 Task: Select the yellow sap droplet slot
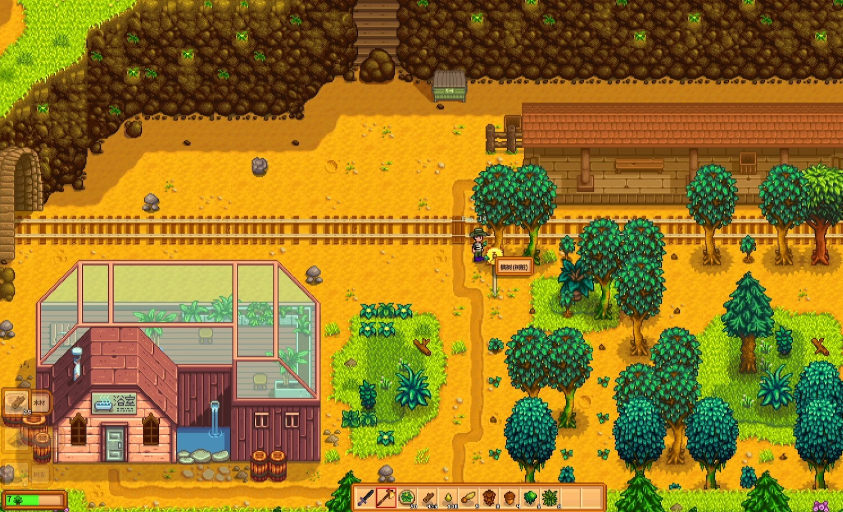coord(448,497)
